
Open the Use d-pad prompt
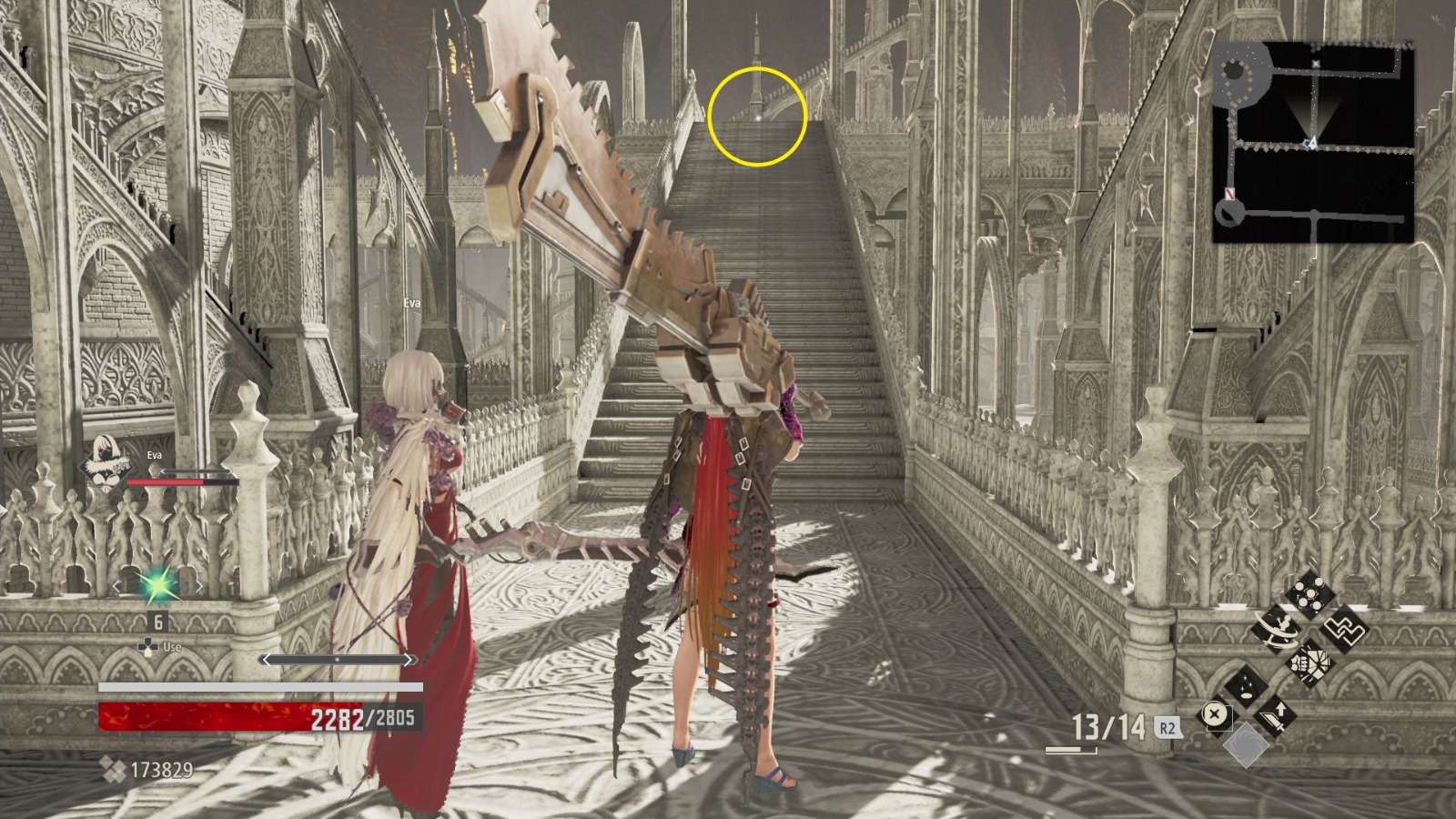(x=149, y=646)
